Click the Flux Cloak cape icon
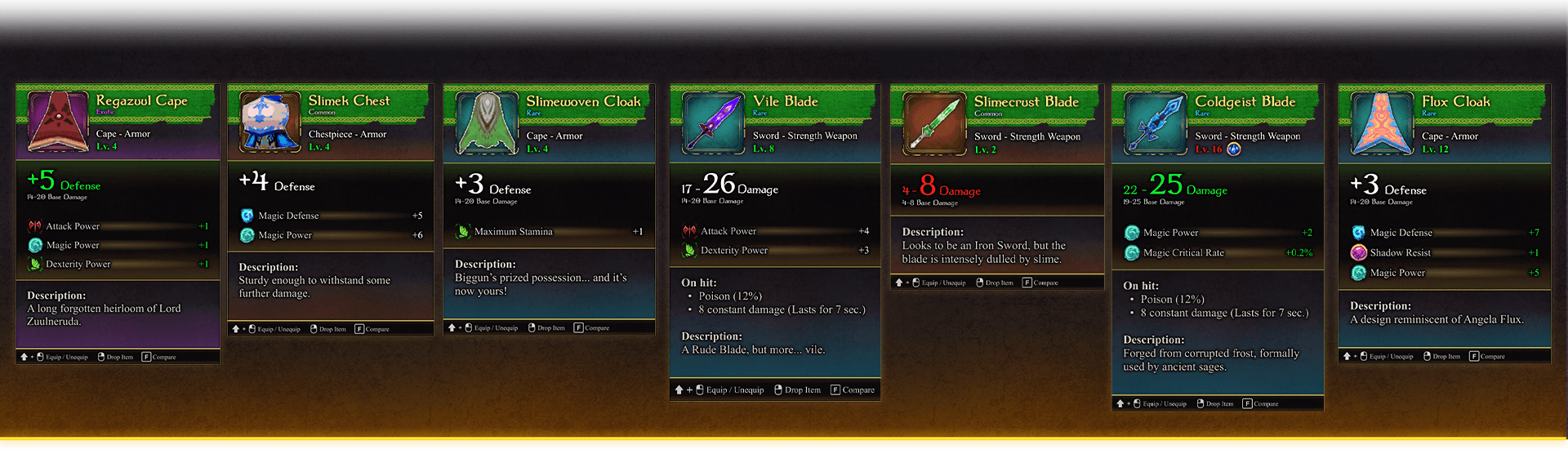 point(1381,123)
